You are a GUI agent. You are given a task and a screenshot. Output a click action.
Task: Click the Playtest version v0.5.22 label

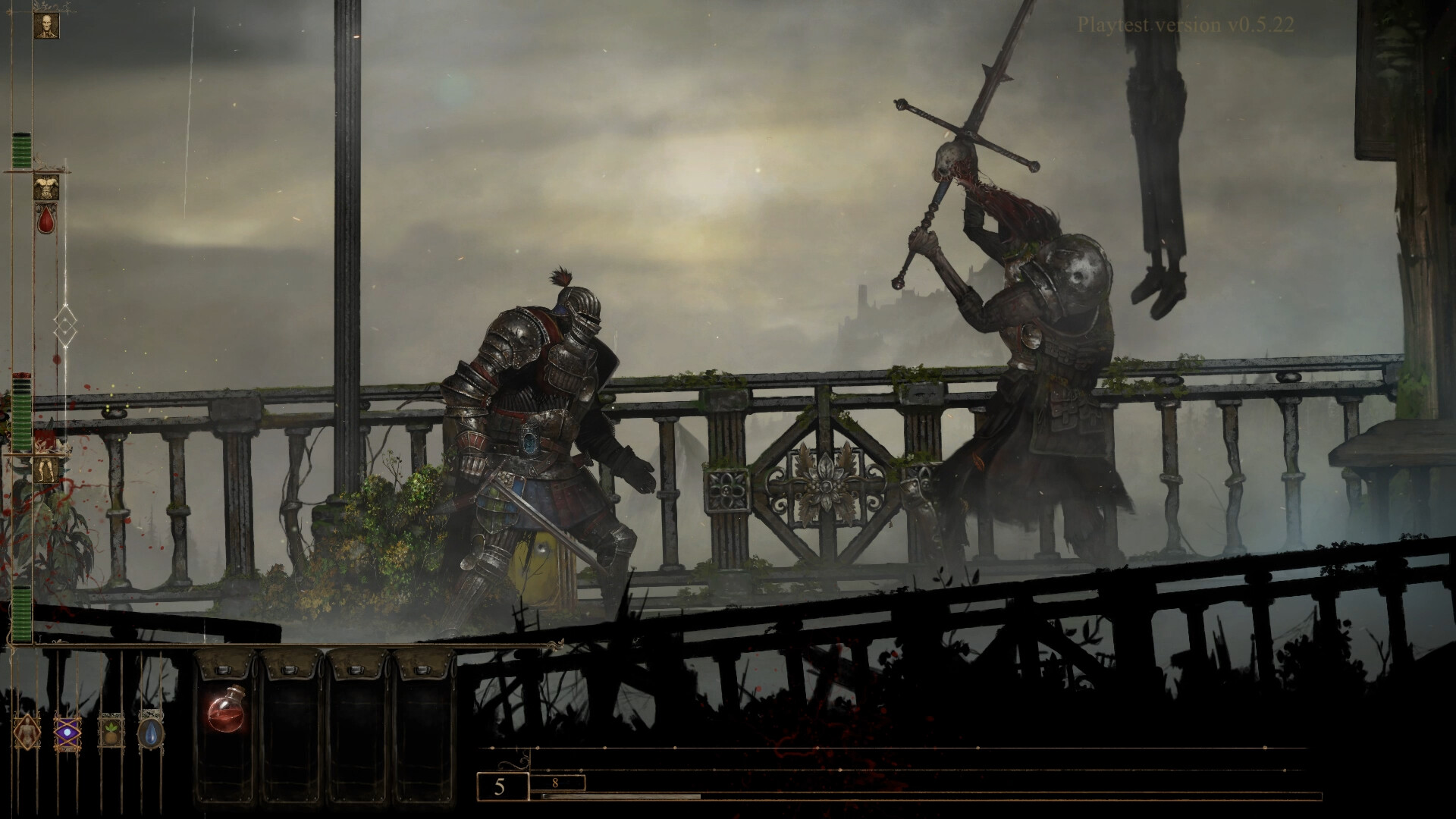pyautogui.click(x=1187, y=25)
